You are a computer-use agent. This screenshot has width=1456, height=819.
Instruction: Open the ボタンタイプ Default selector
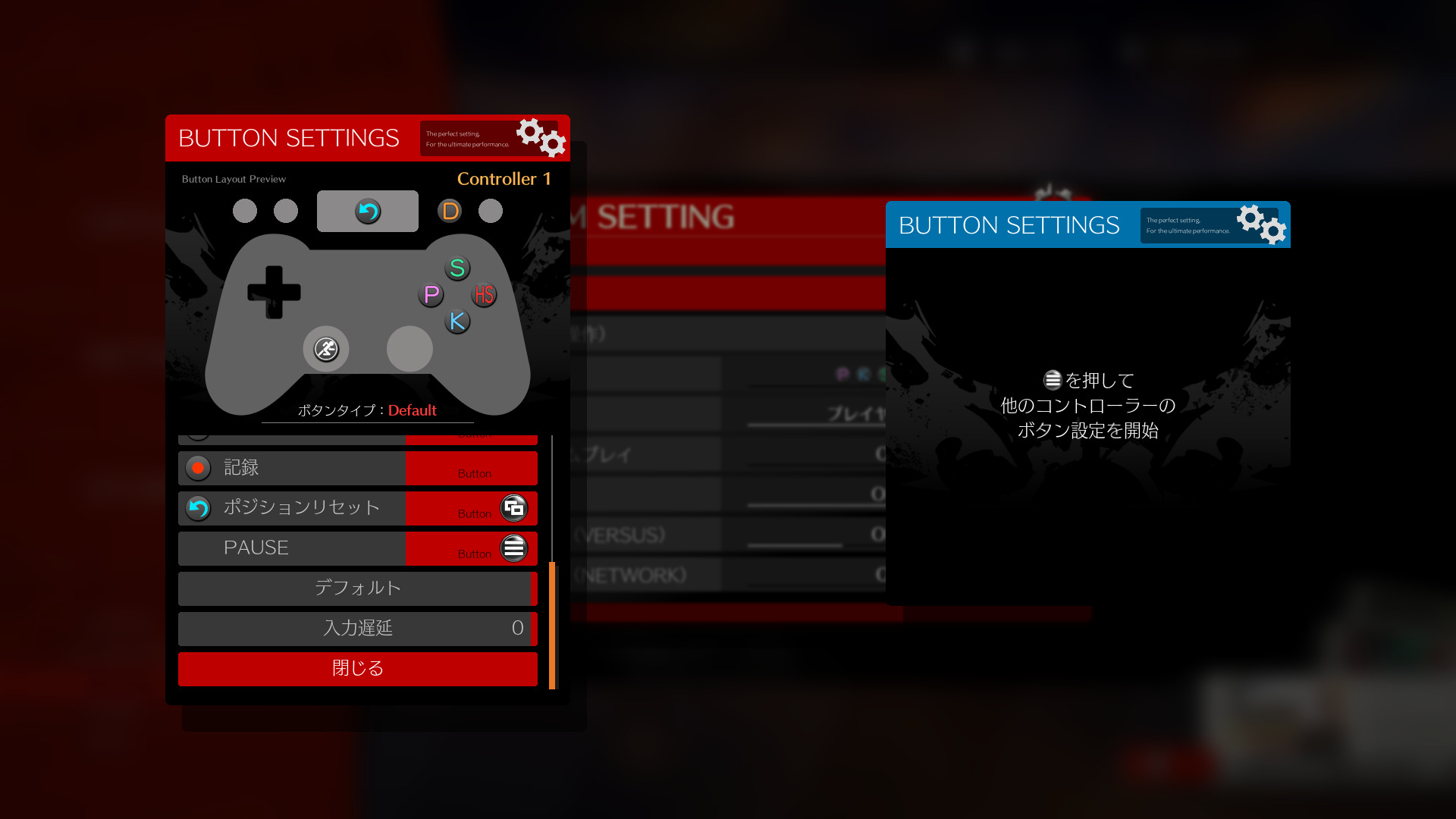(367, 410)
